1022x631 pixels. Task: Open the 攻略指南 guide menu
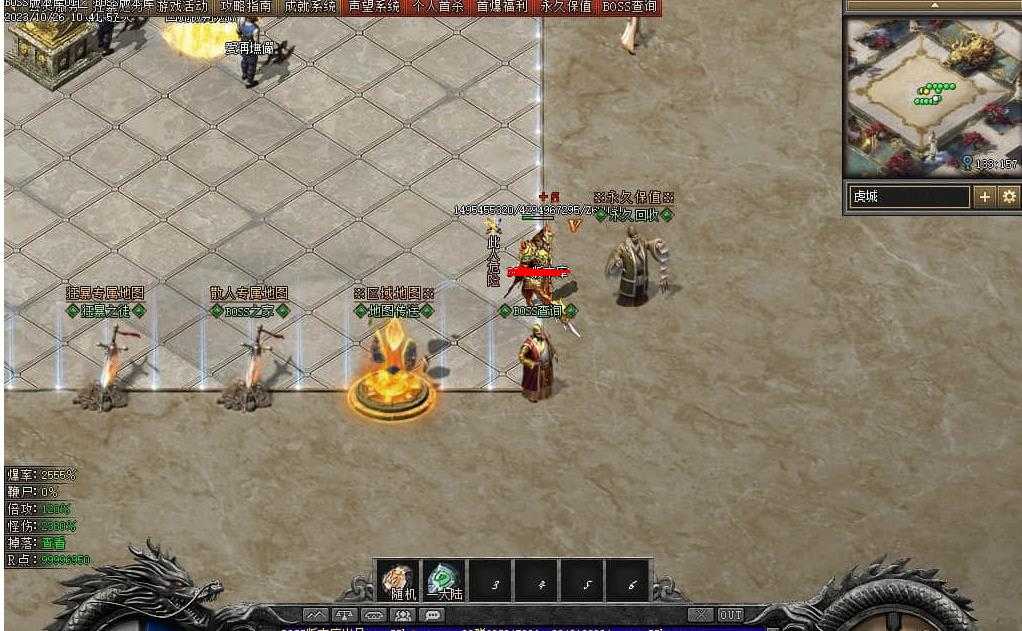[245, 6]
